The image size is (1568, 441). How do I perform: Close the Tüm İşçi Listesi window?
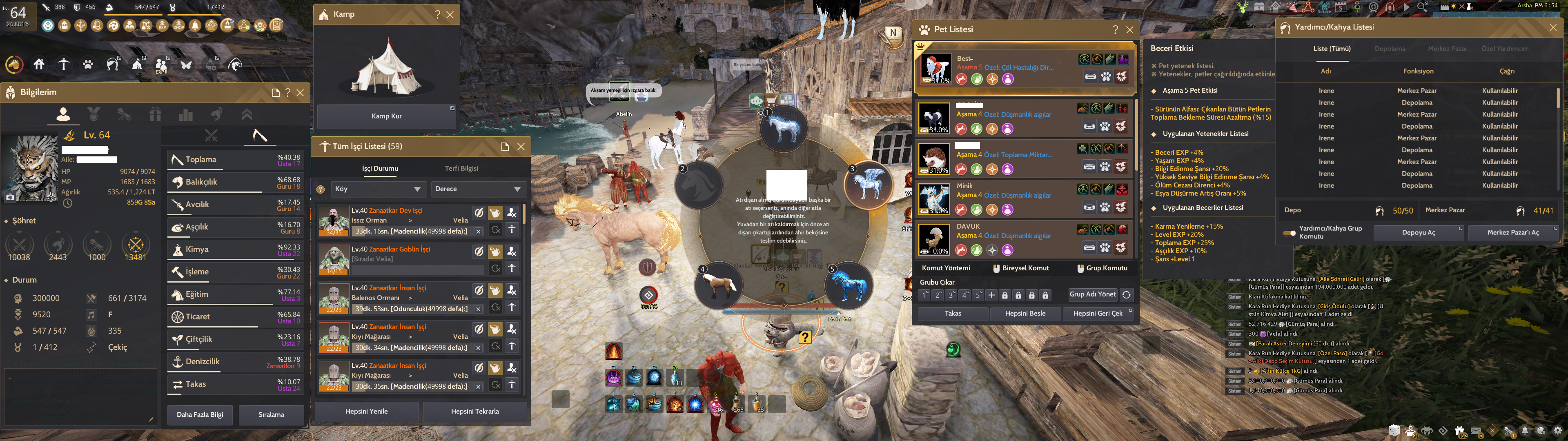point(521,146)
